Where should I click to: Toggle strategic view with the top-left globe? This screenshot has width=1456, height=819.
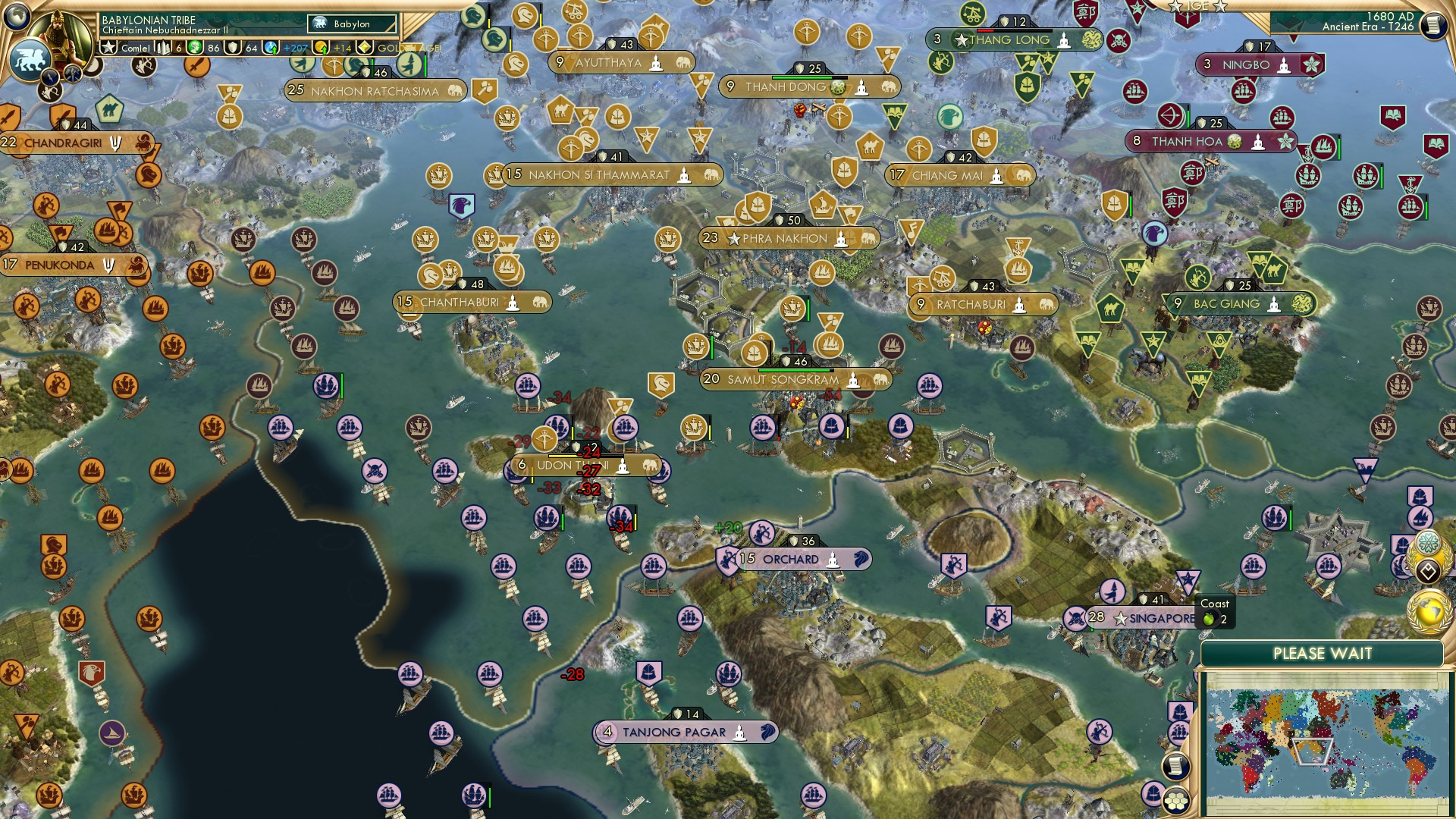(x=17, y=16)
